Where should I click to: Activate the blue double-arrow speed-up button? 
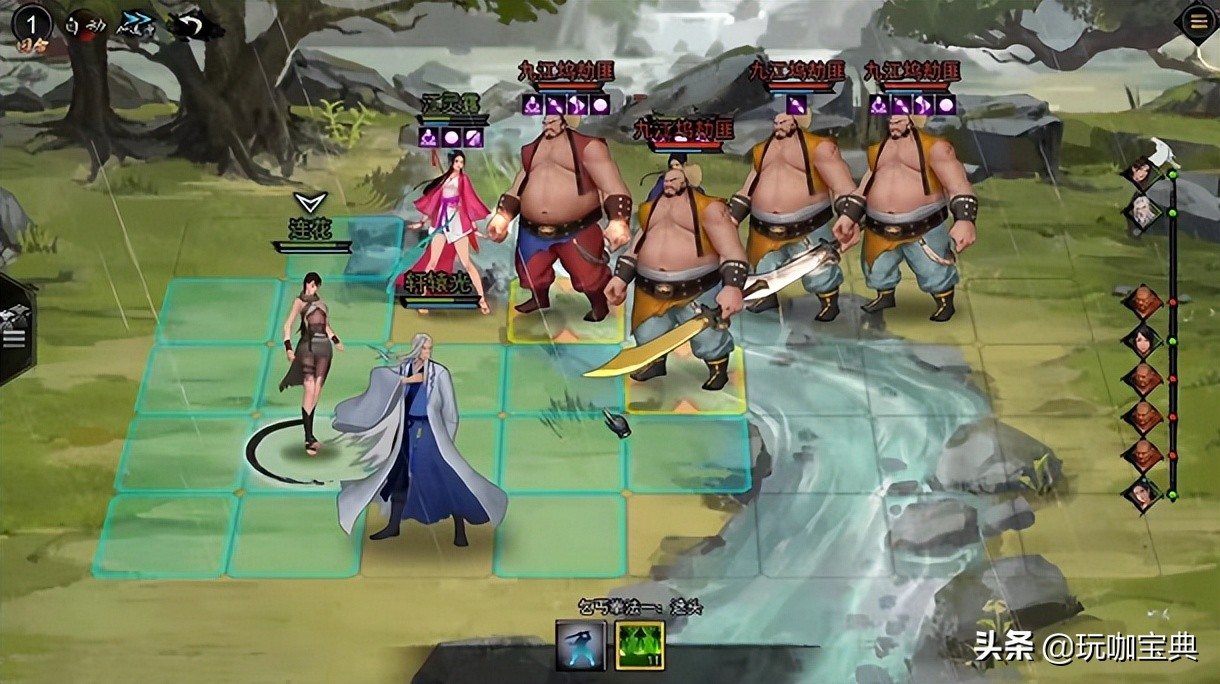pos(134,22)
